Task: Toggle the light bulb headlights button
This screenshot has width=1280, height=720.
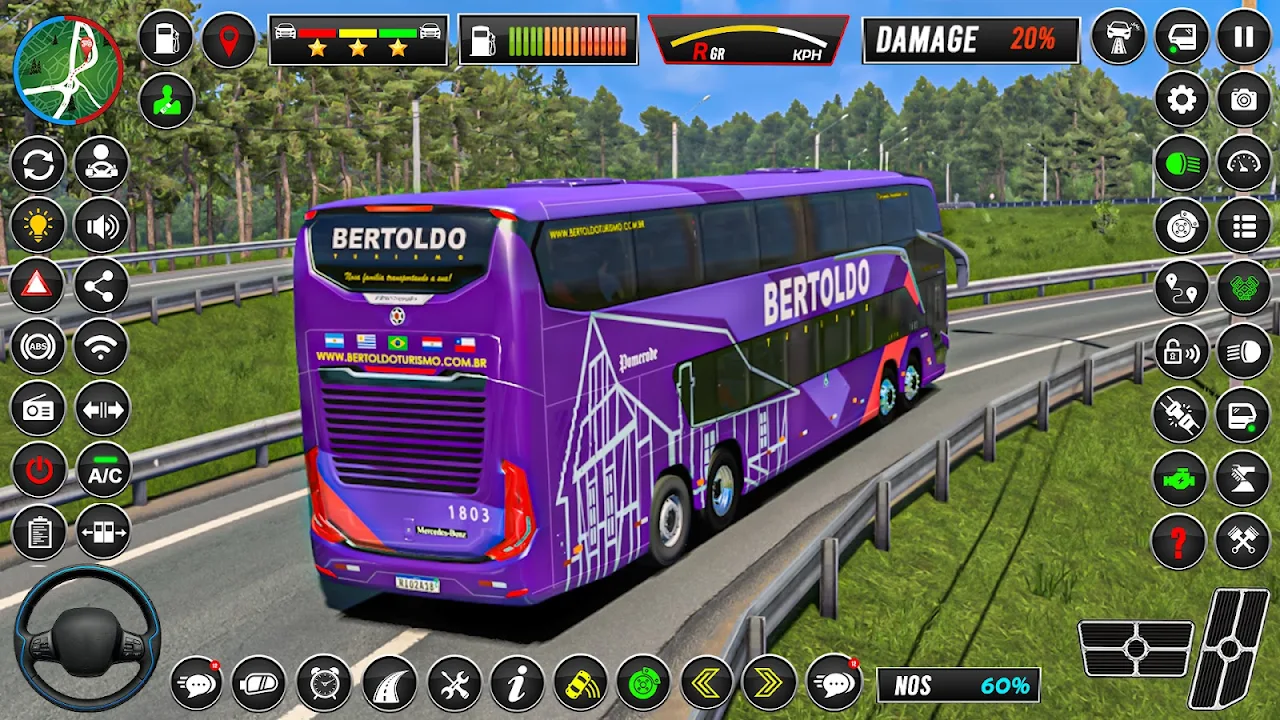Action: coord(38,226)
